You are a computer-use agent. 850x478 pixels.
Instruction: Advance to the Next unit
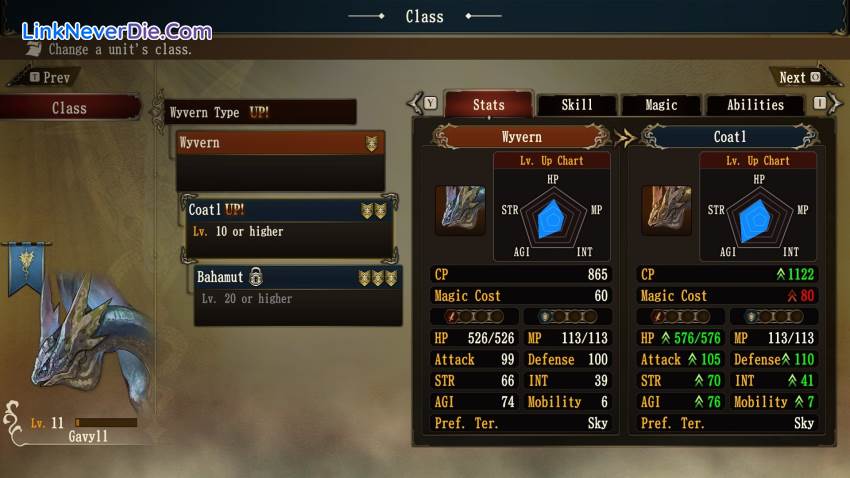(799, 77)
